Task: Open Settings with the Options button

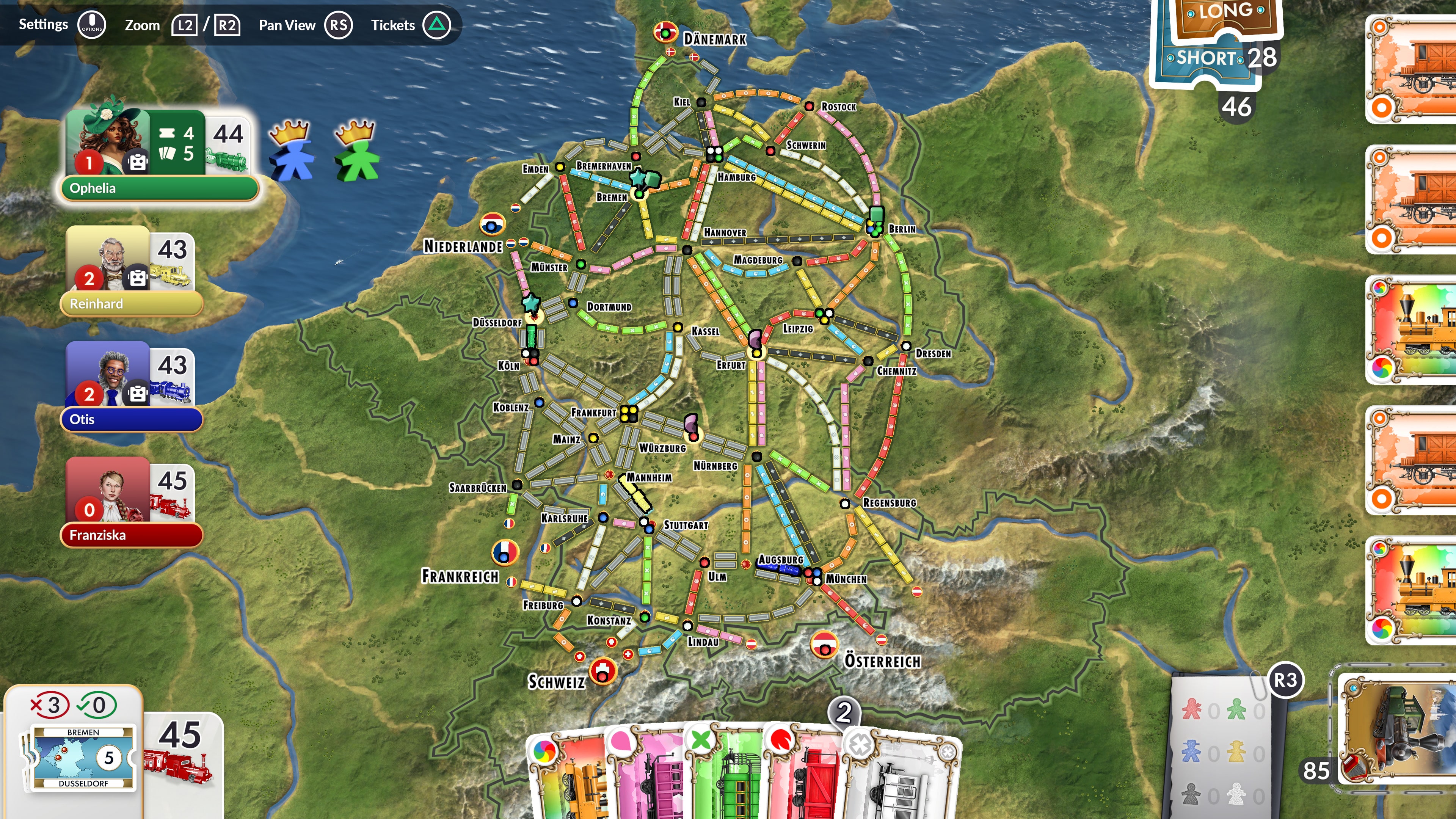Action: [91, 24]
